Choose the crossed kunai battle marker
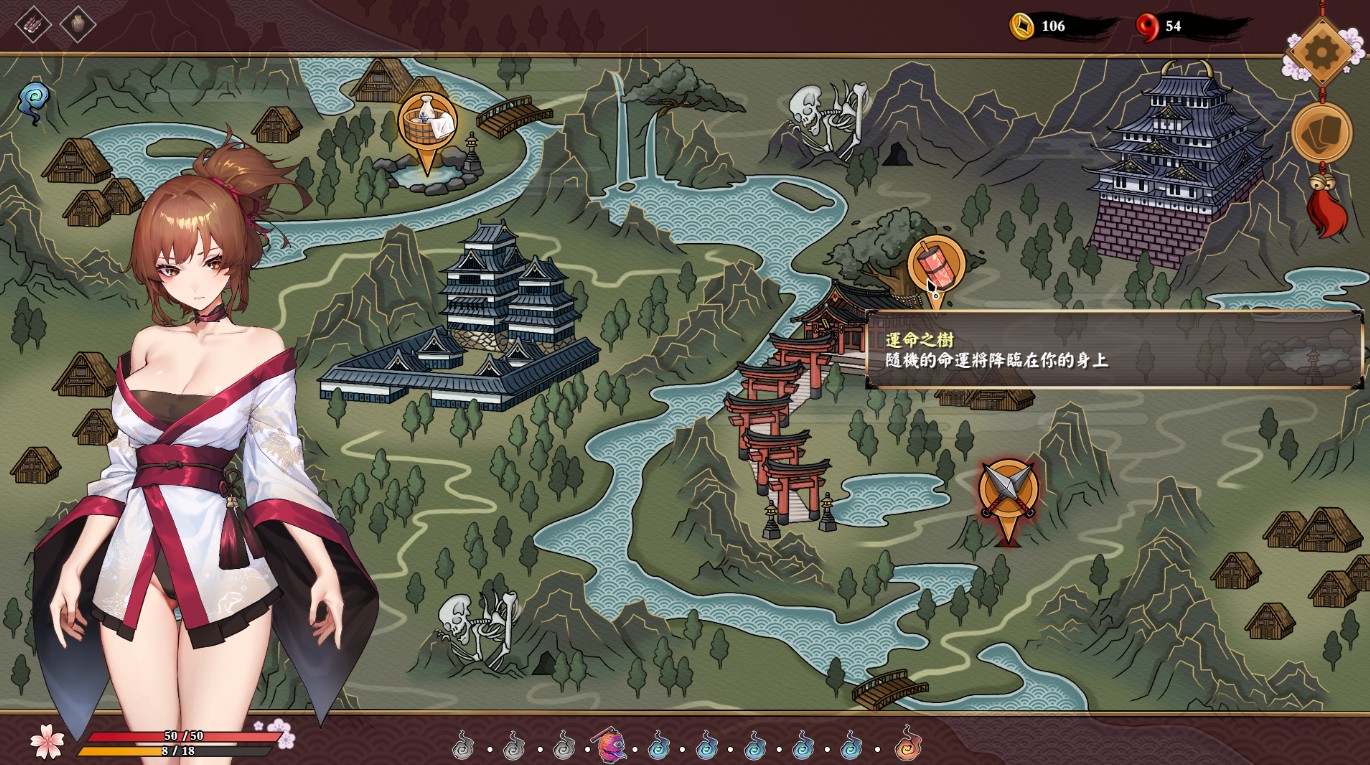This screenshot has width=1370, height=765. [1007, 490]
